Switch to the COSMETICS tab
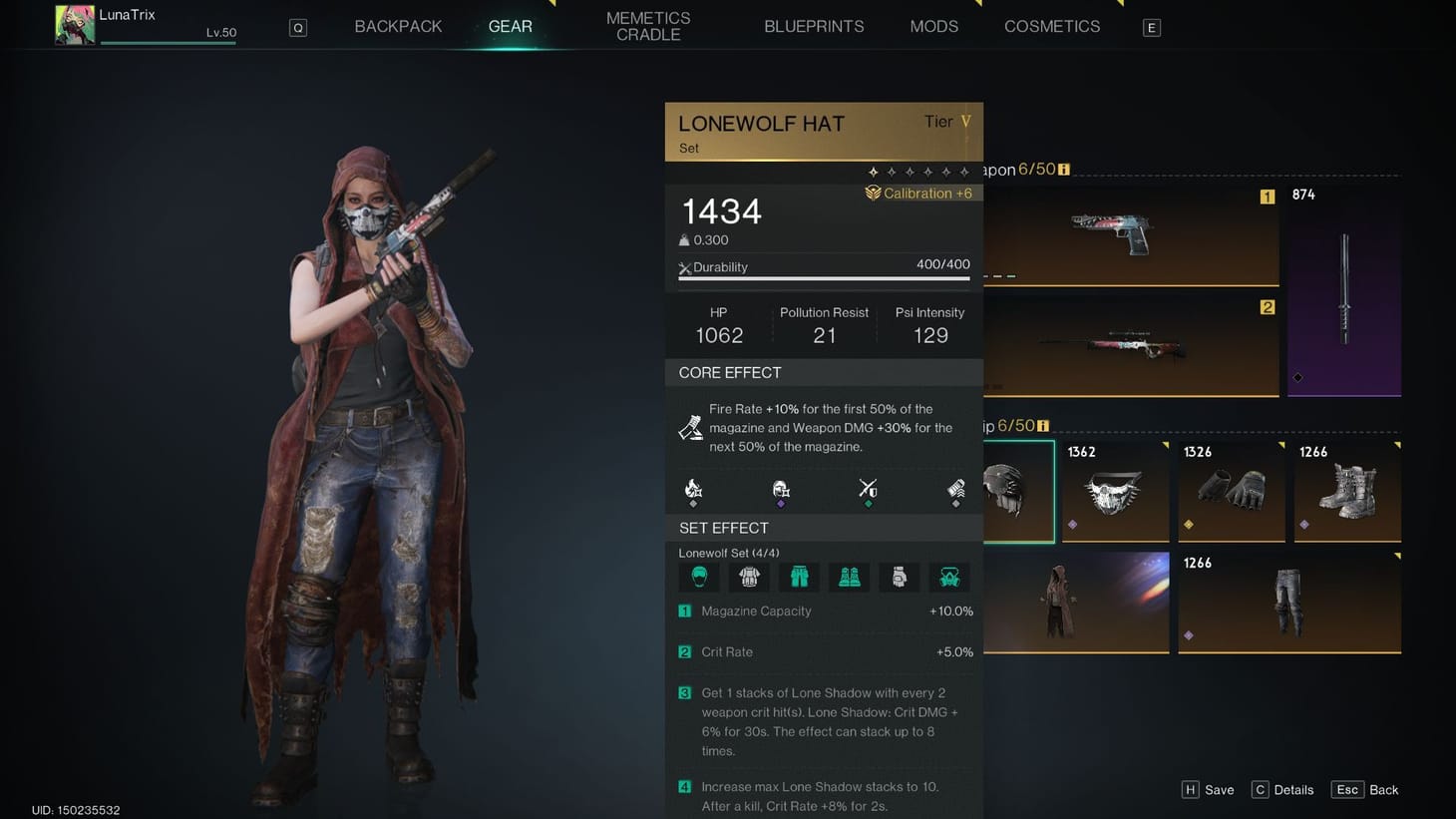Screen dimensions: 1456x819 point(1052,26)
